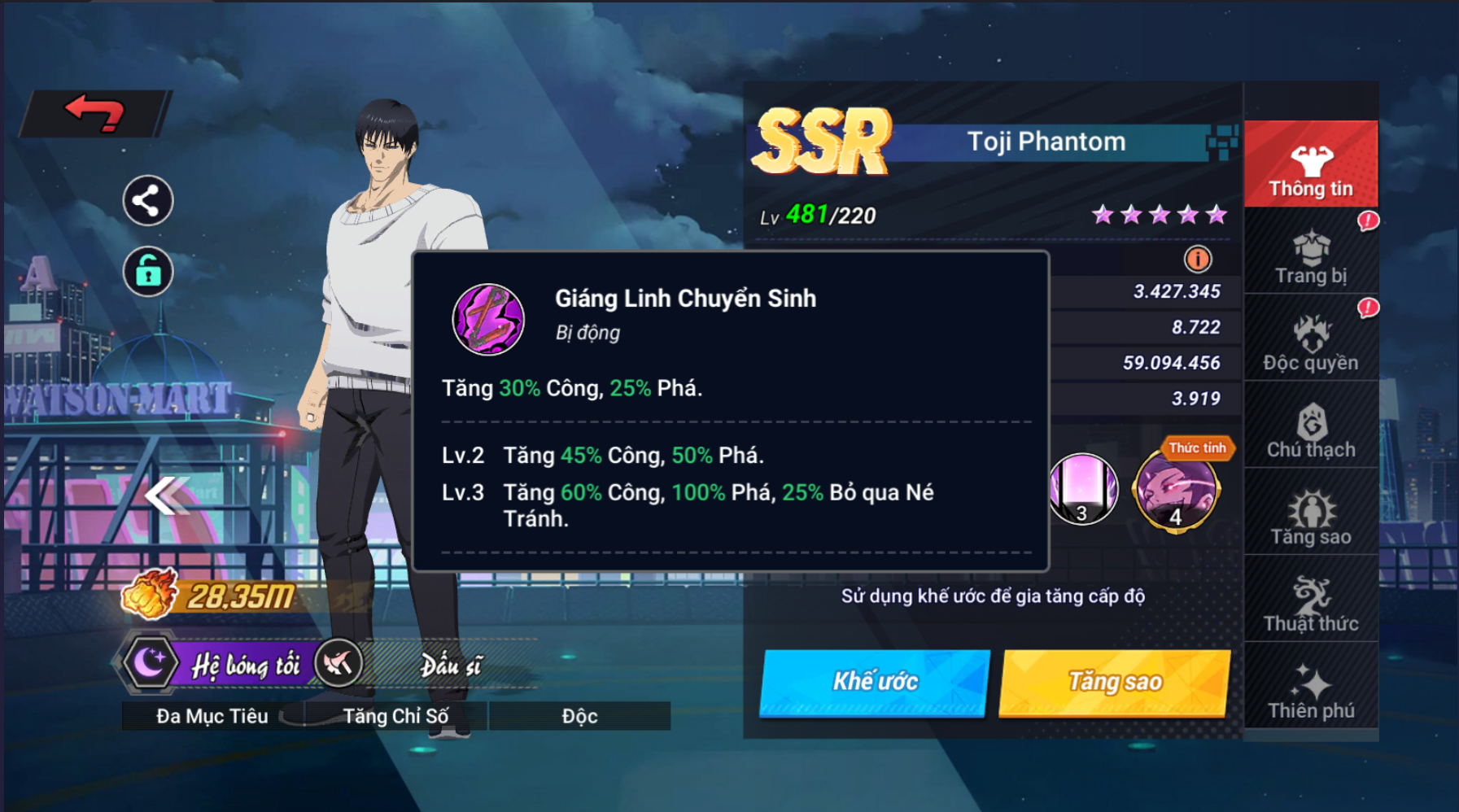Toggle the green padlock lock icon

tap(147, 271)
